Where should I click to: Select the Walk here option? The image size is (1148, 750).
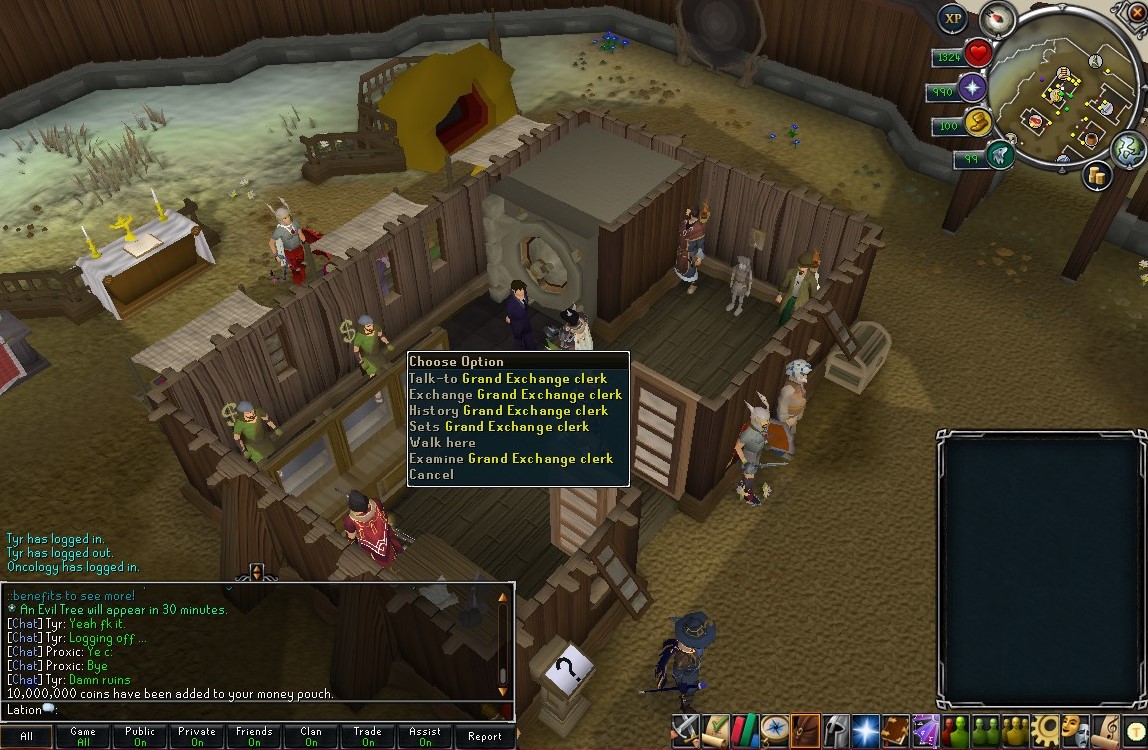click(x=442, y=443)
